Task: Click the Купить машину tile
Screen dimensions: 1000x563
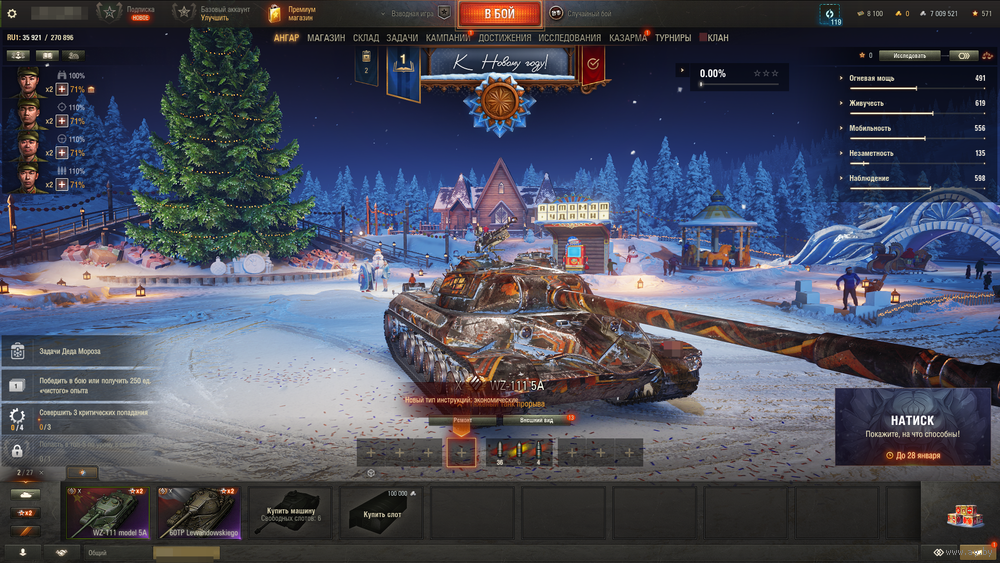Action: pos(290,513)
